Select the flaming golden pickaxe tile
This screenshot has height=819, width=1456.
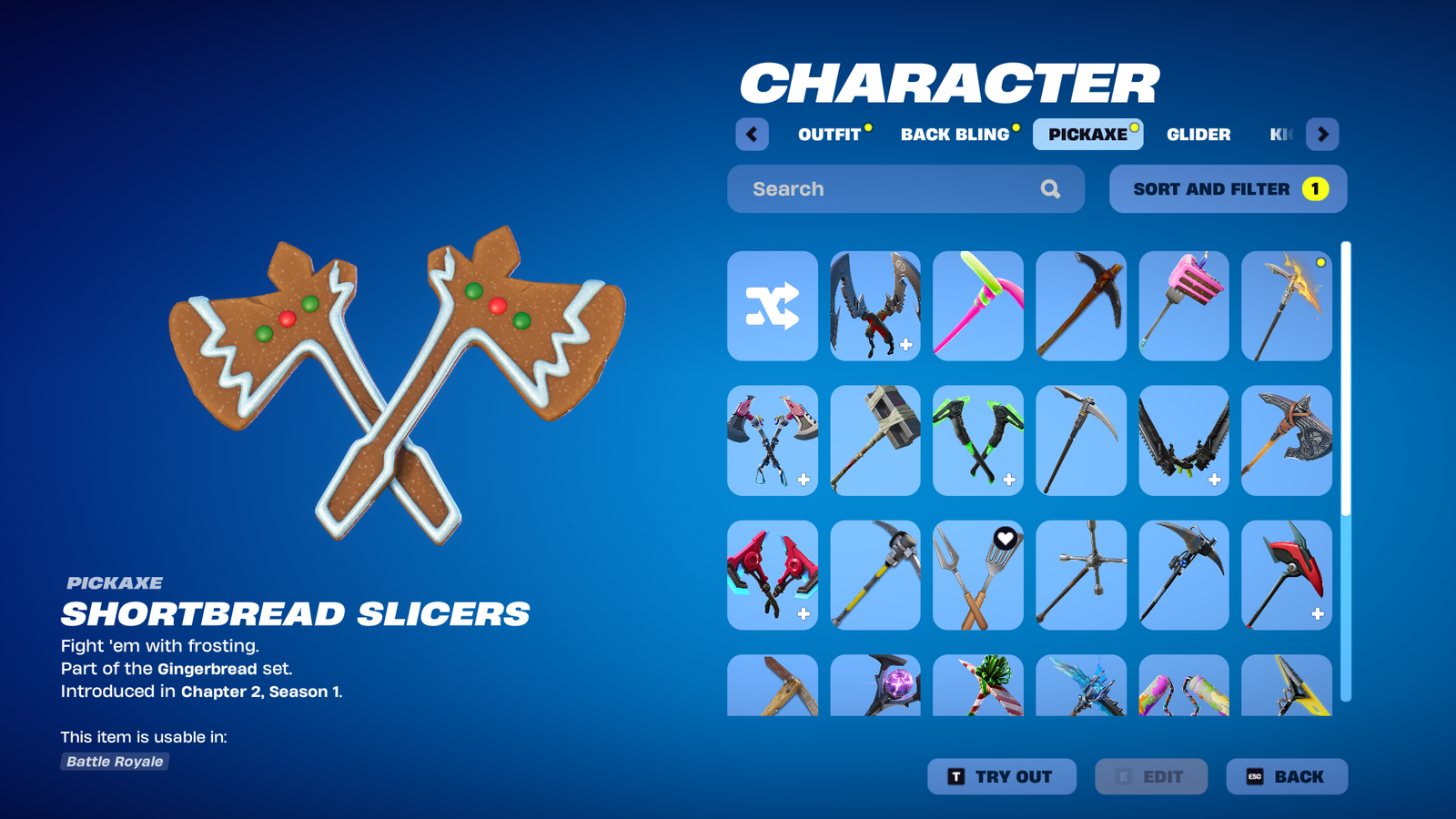tap(1287, 306)
